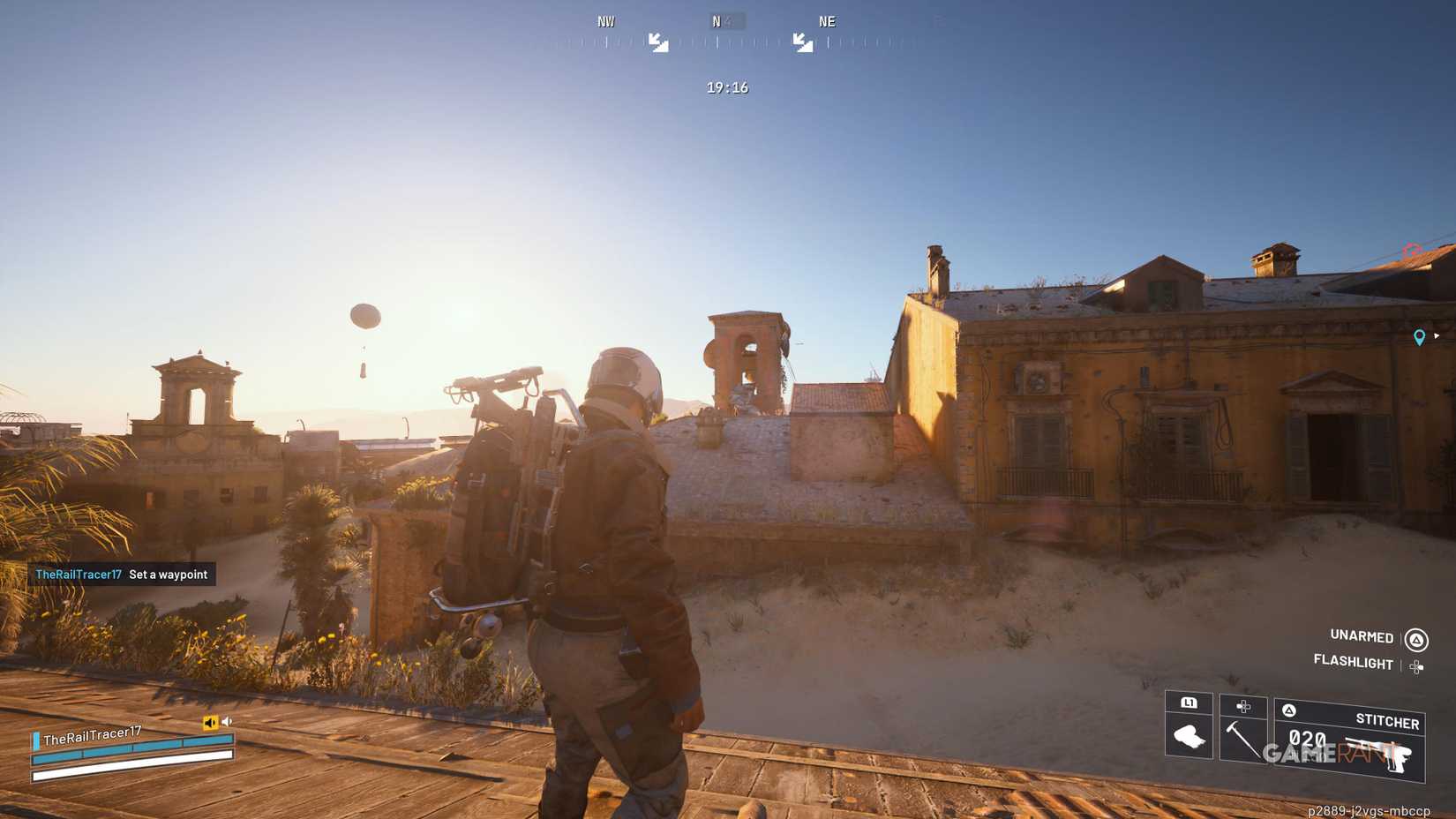1456x819 pixels.
Task: Toggle the FLASHLIGHT label on
Action: (1355, 664)
